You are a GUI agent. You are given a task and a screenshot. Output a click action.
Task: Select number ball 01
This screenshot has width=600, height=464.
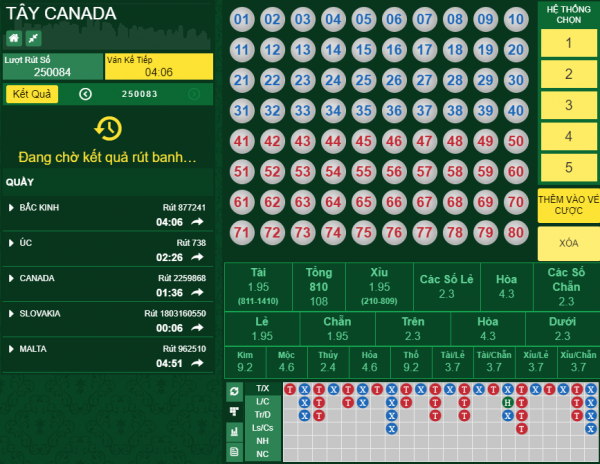click(241, 19)
